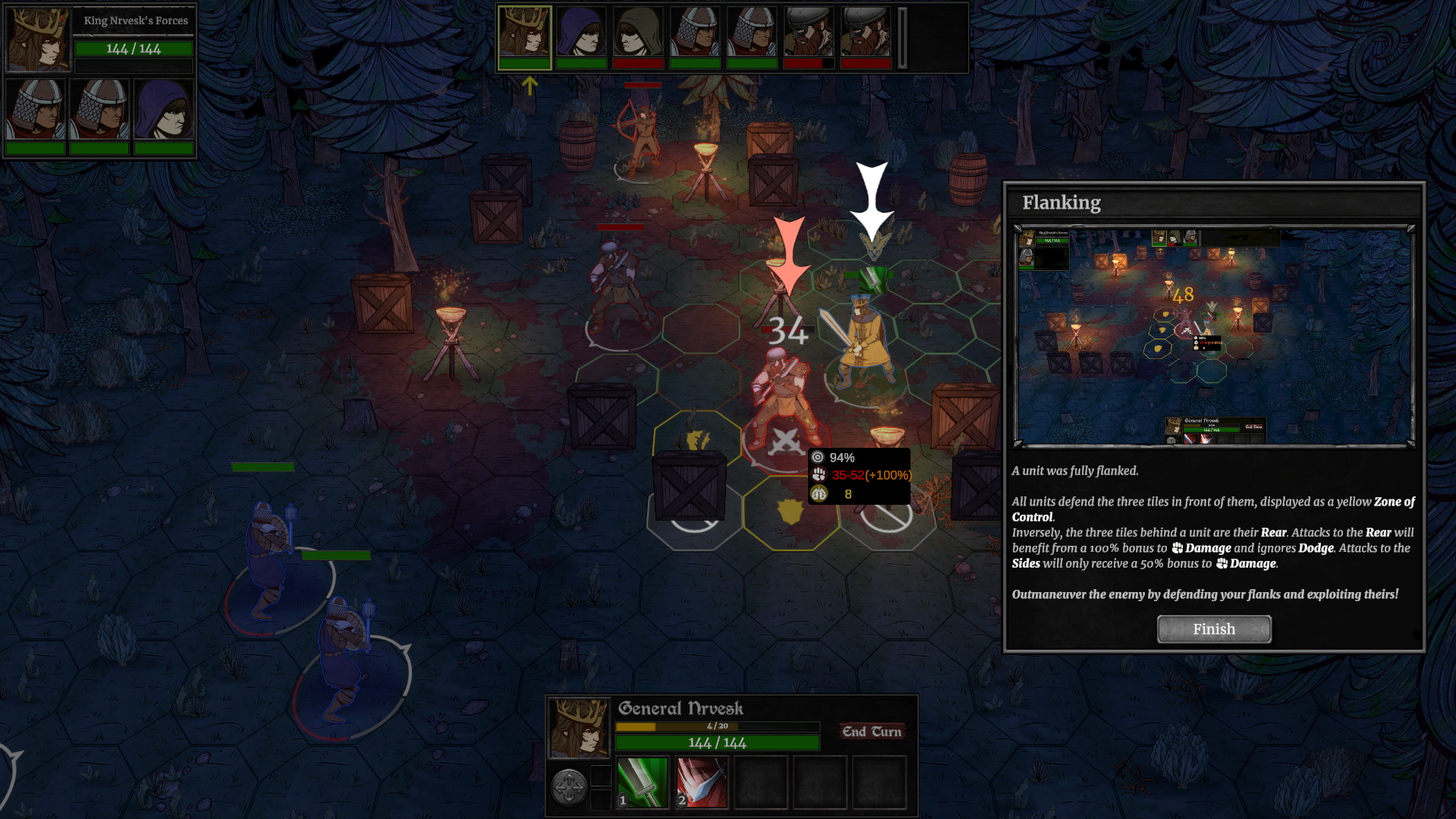Pick the purple-hooded unit in the turn order bar
The image size is (1456, 819).
[x=581, y=33]
